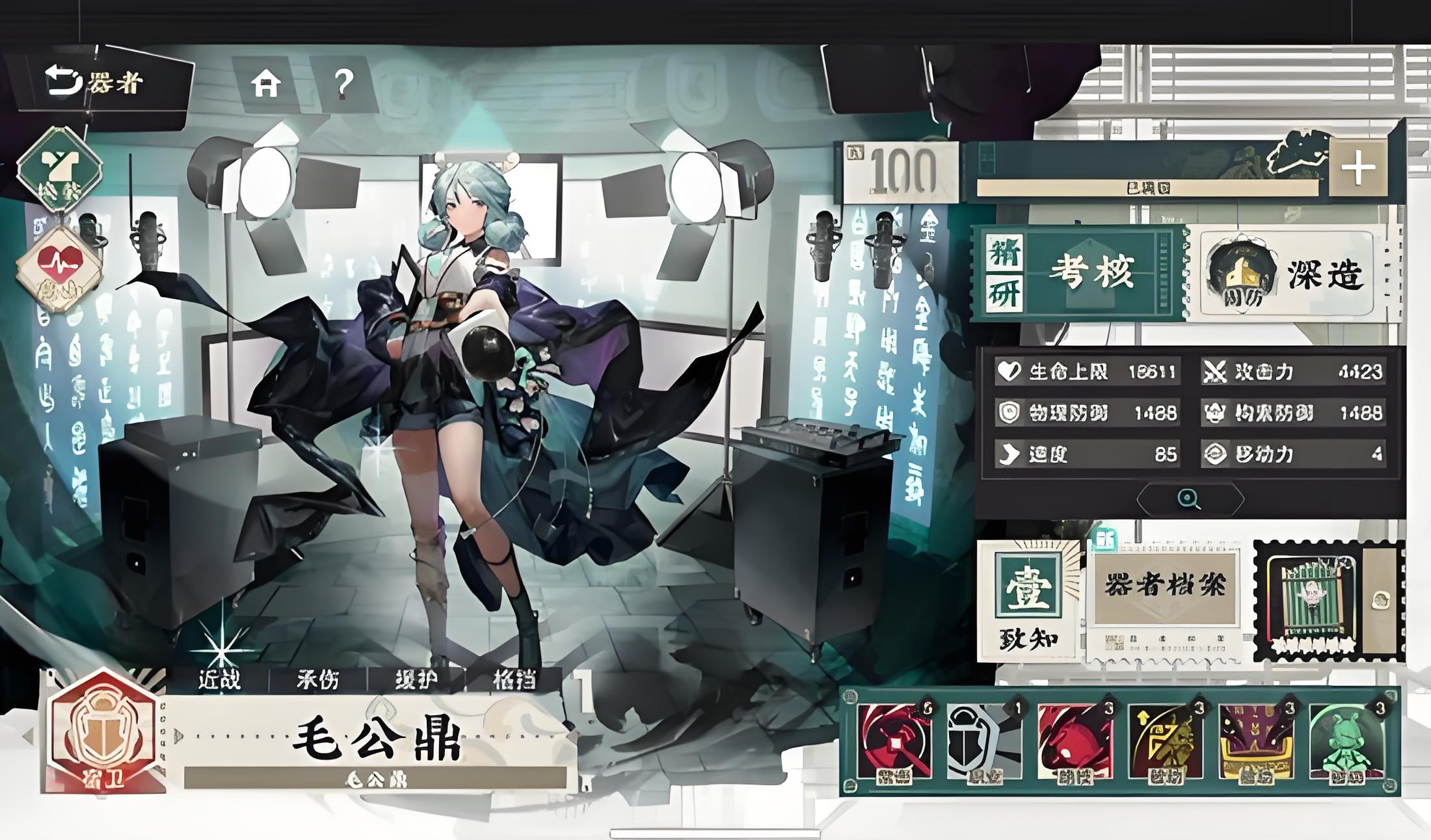Select the green figurine skill icon
Viewport: 1431px width, 840px height.
point(1346,741)
